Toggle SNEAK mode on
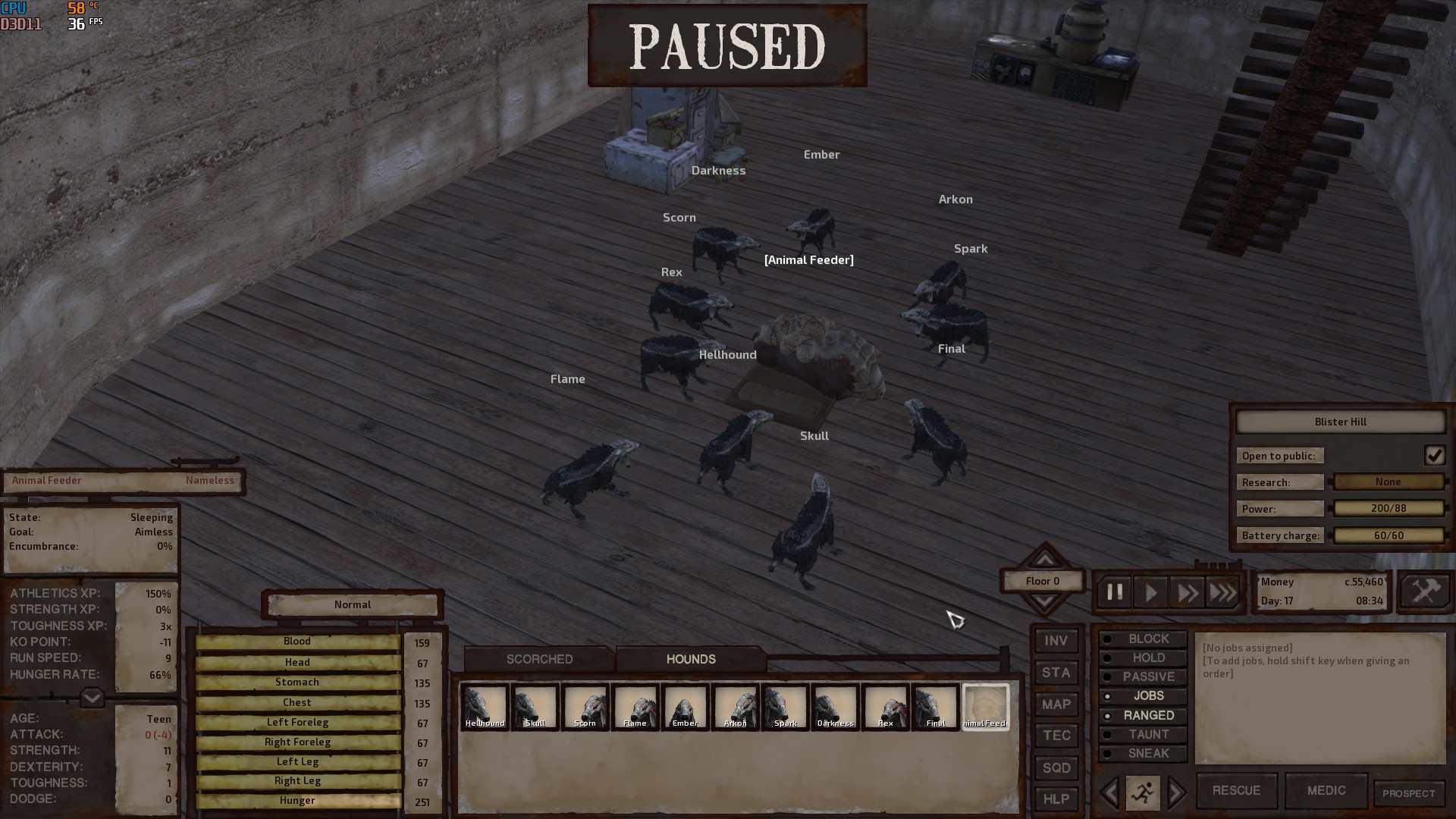Screen dimensions: 1456x819 click(1142, 753)
